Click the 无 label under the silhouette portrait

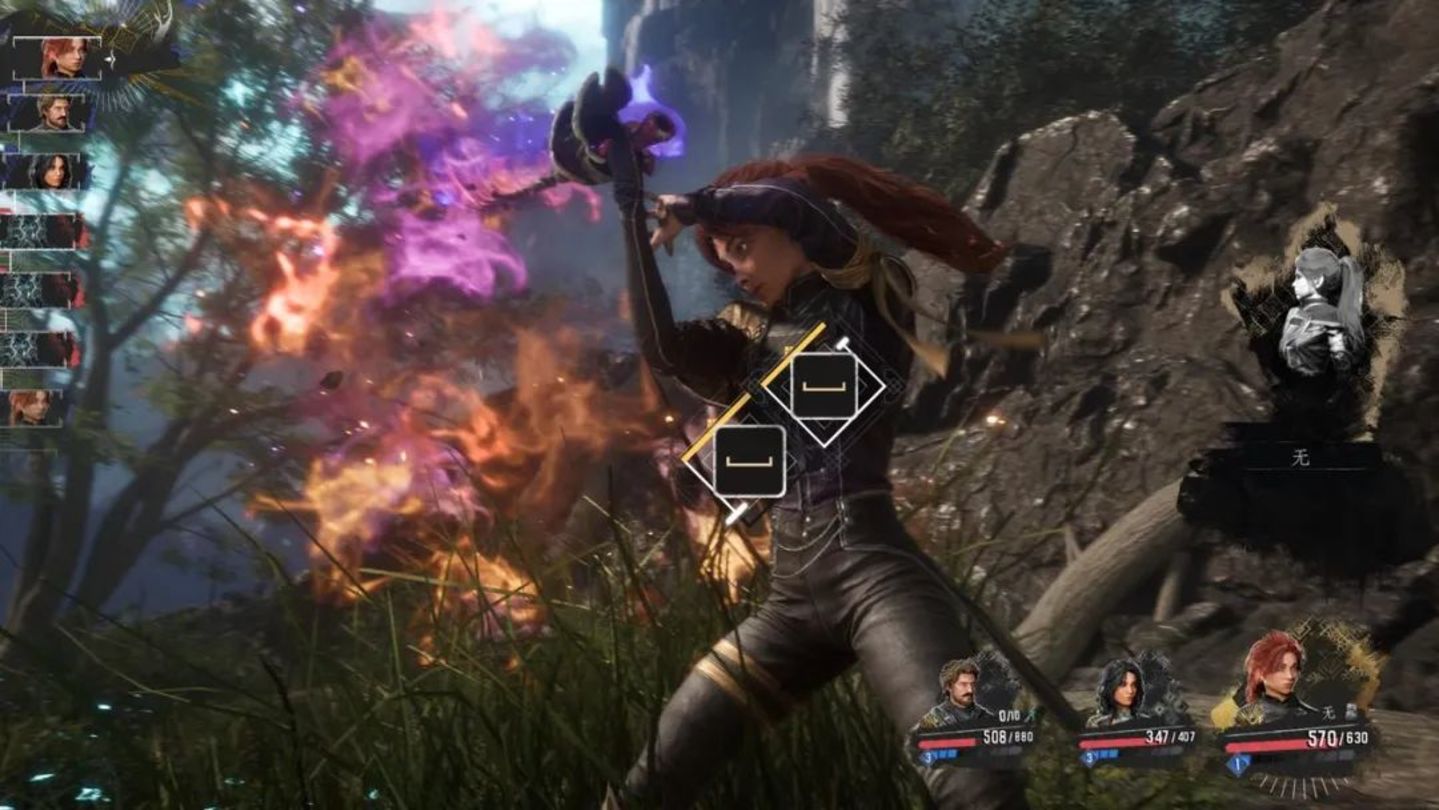pos(1300,459)
